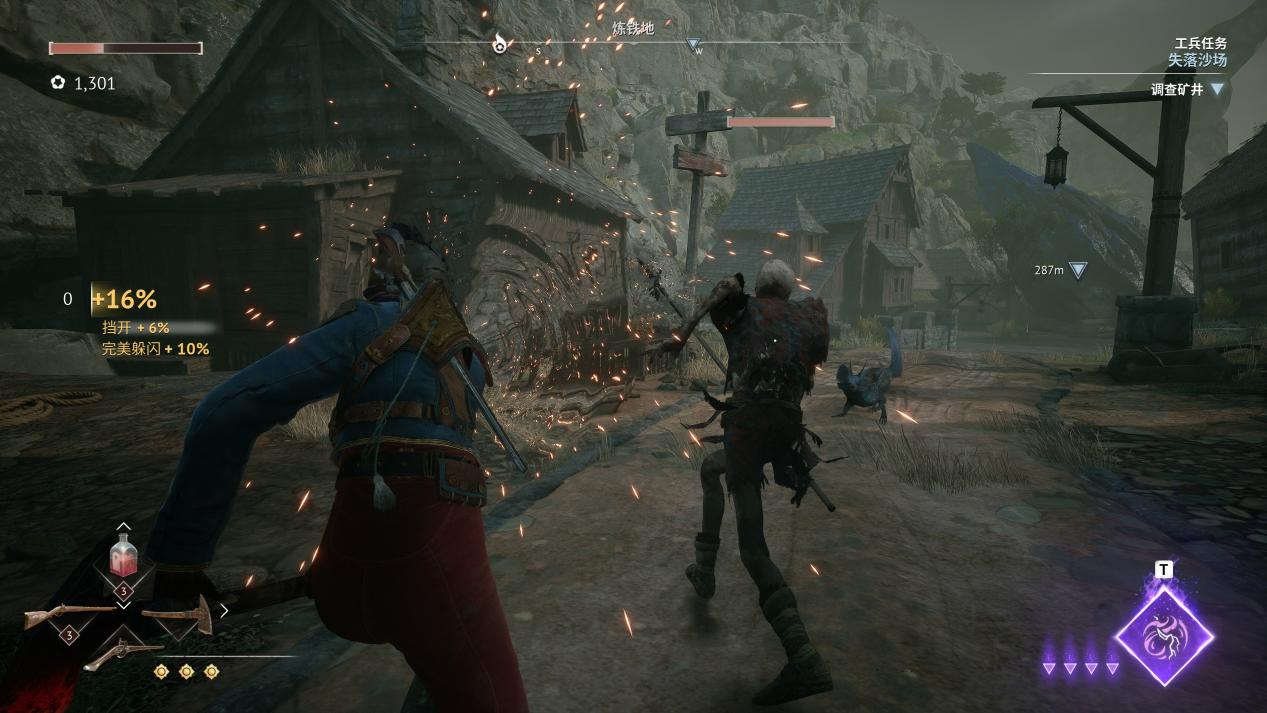Click the flame icon on the compass
Screen dimensions: 1267x713
[x=499, y=43]
